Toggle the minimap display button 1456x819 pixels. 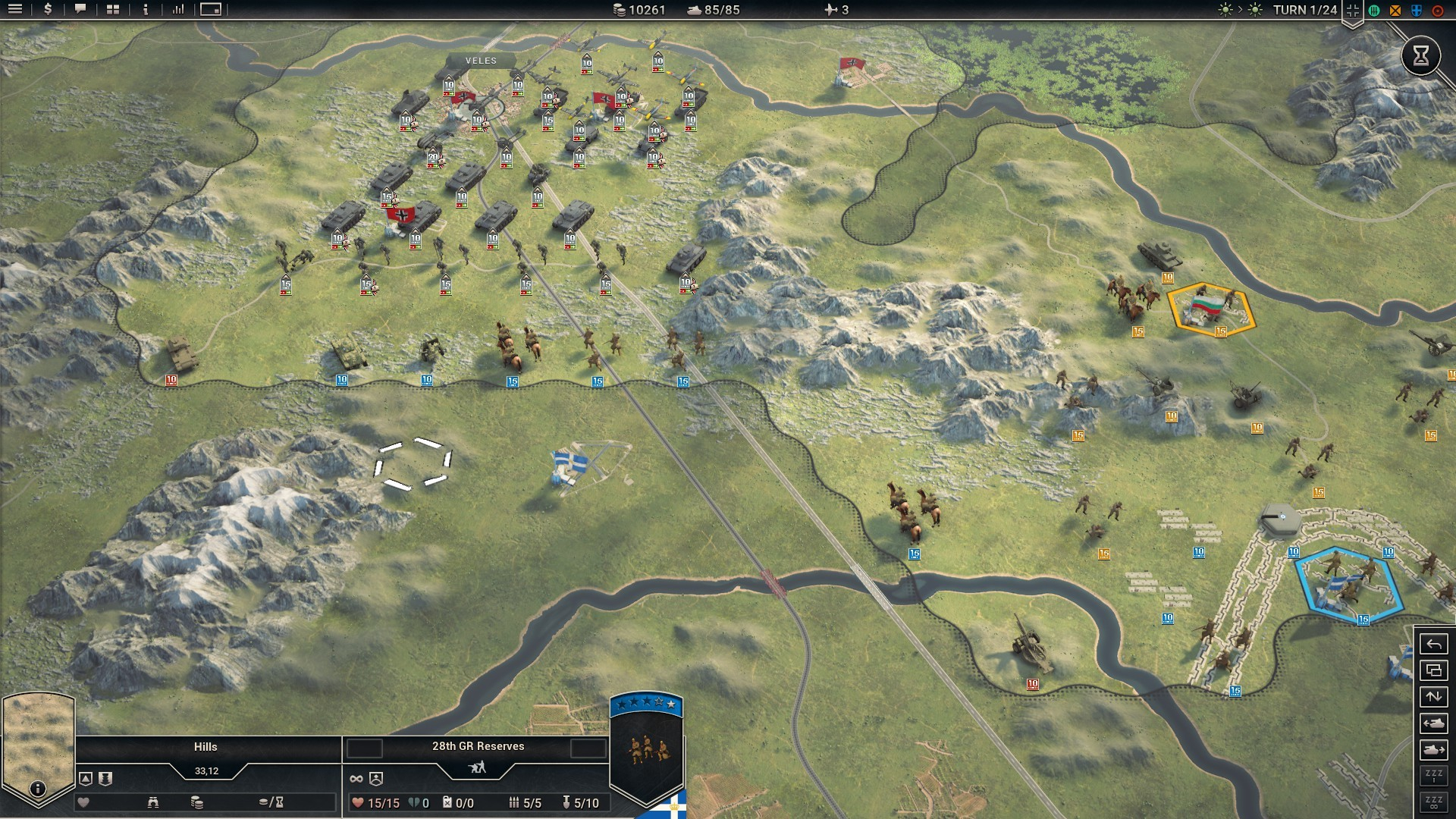pyautogui.click(x=211, y=9)
